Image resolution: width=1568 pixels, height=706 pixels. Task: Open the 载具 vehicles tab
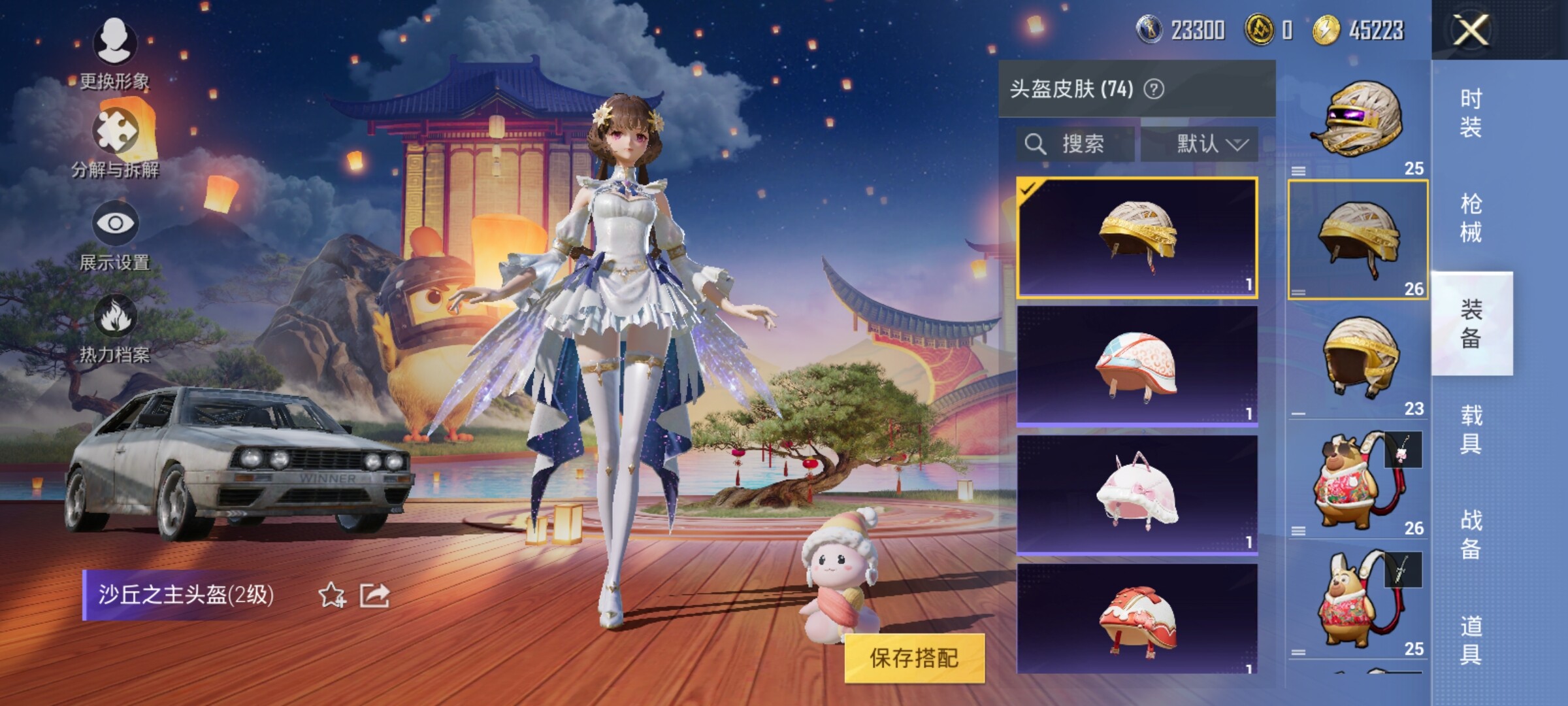click(x=1471, y=429)
